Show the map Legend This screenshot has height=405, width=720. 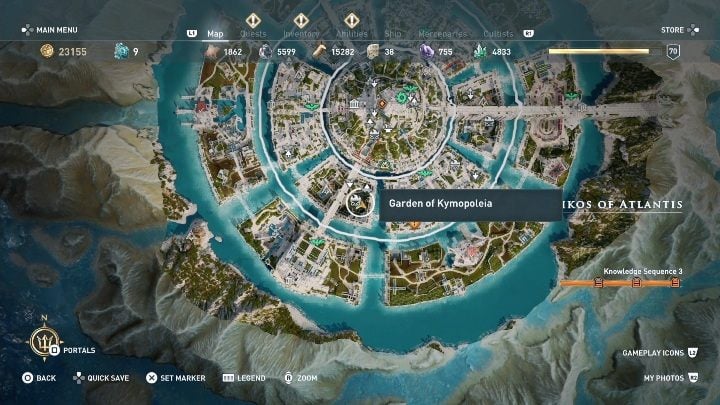pos(244,378)
